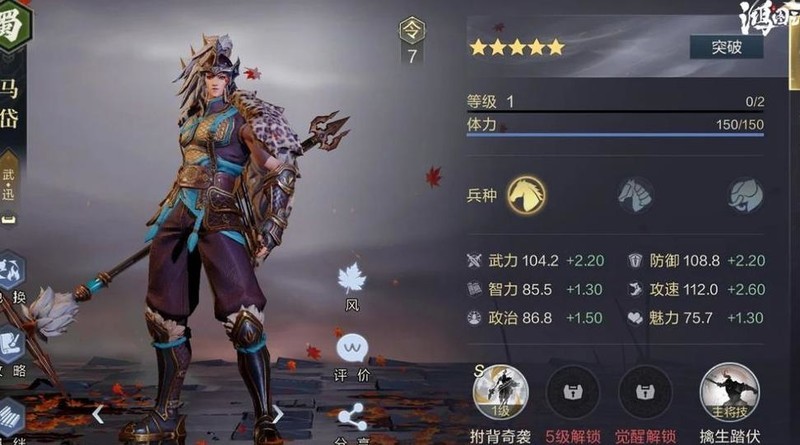Show the previous hero with left arrow

pos(97,413)
